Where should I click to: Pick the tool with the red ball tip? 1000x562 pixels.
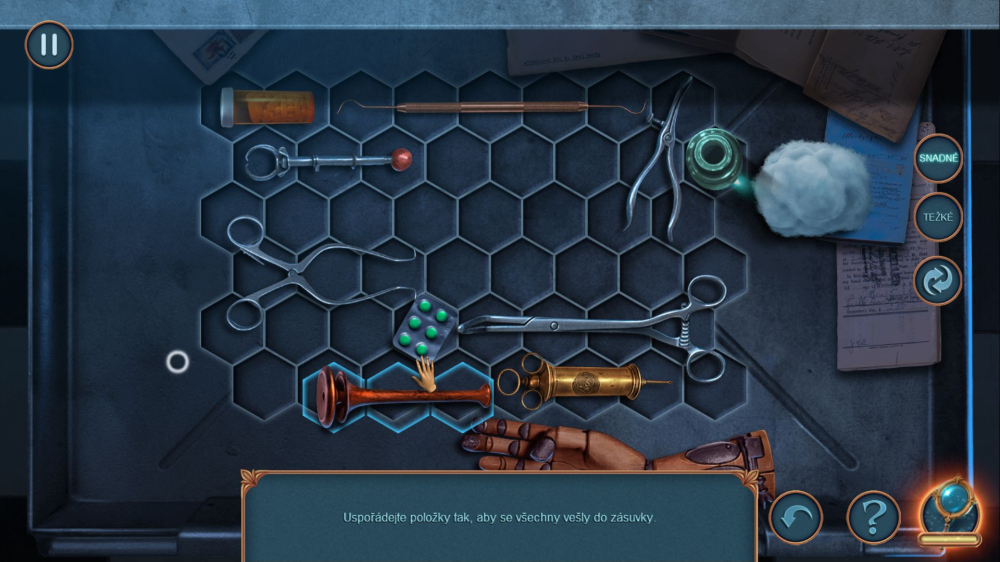point(330,160)
